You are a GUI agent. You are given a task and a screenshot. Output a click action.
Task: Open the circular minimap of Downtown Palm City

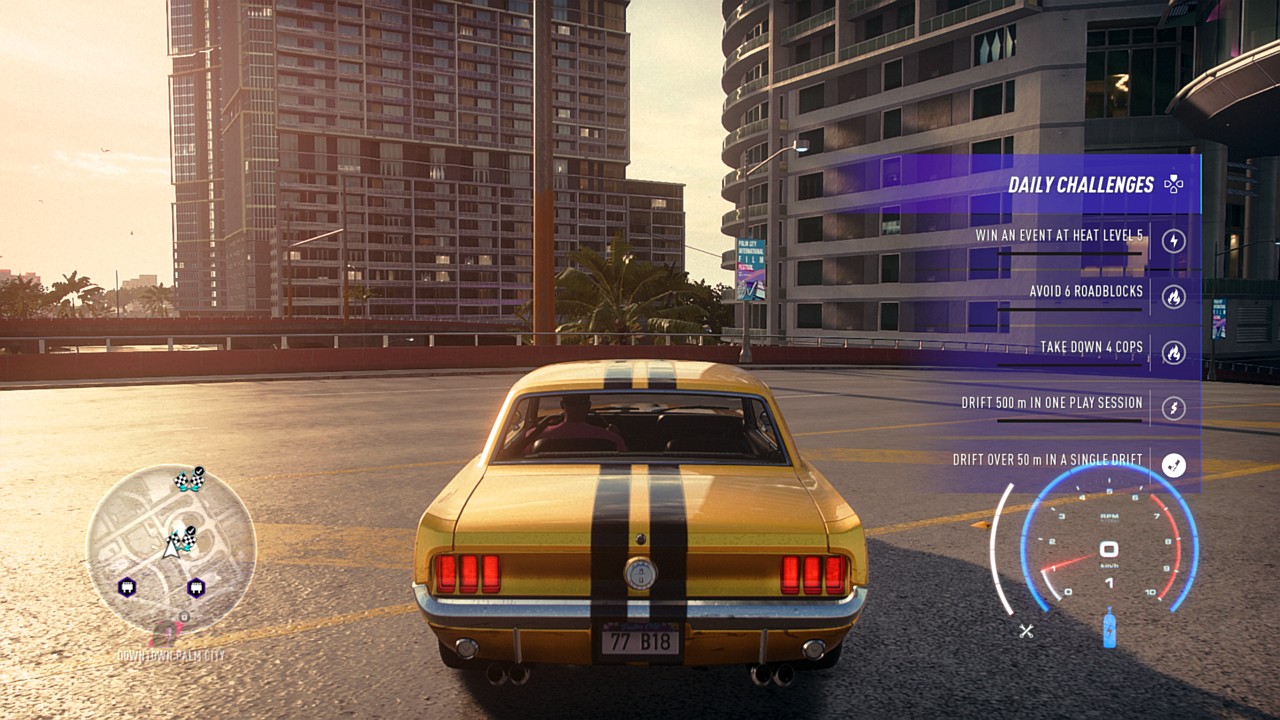point(171,549)
